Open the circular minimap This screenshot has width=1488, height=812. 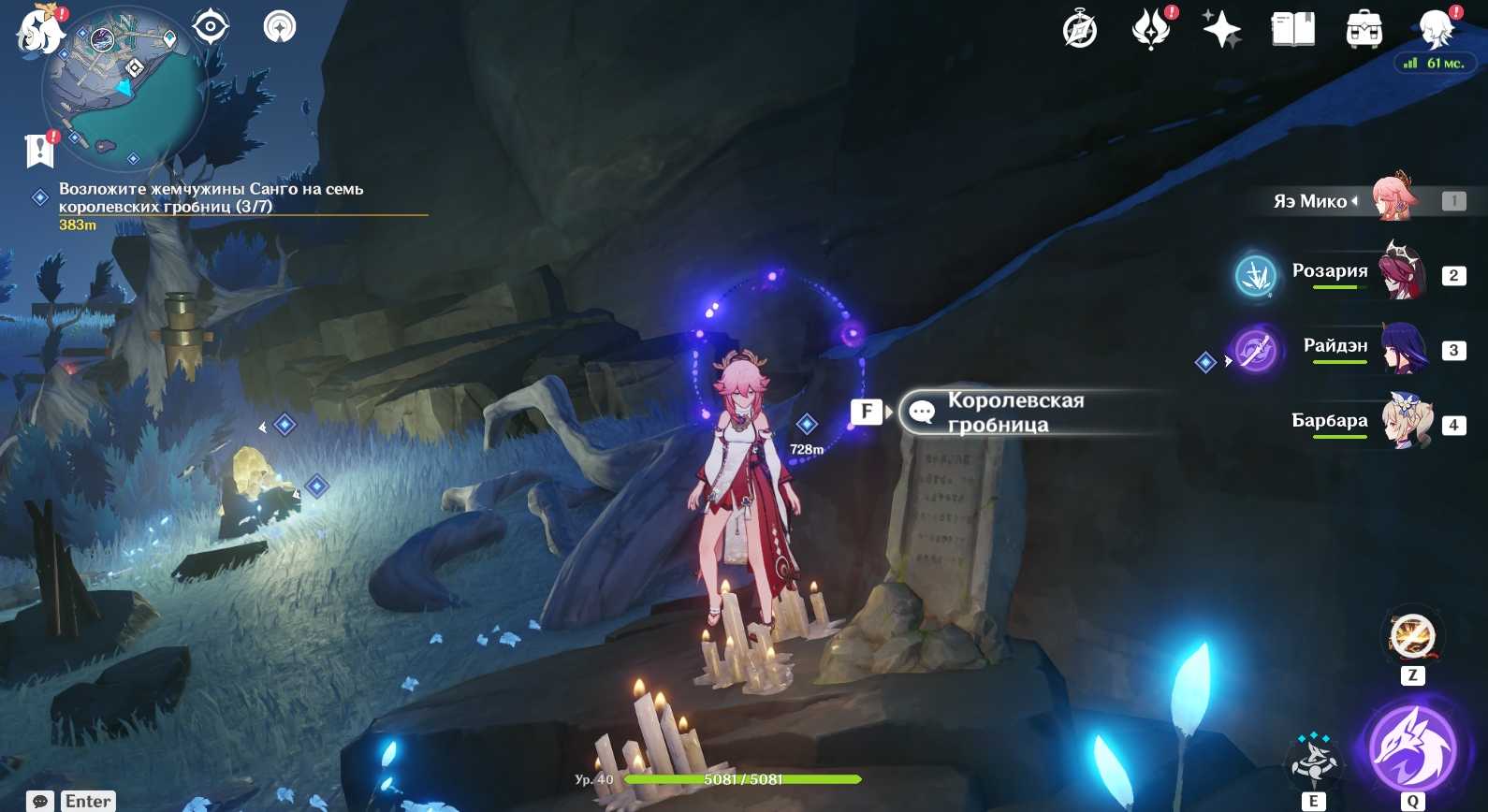pyautogui.click(x=124, y=91)
